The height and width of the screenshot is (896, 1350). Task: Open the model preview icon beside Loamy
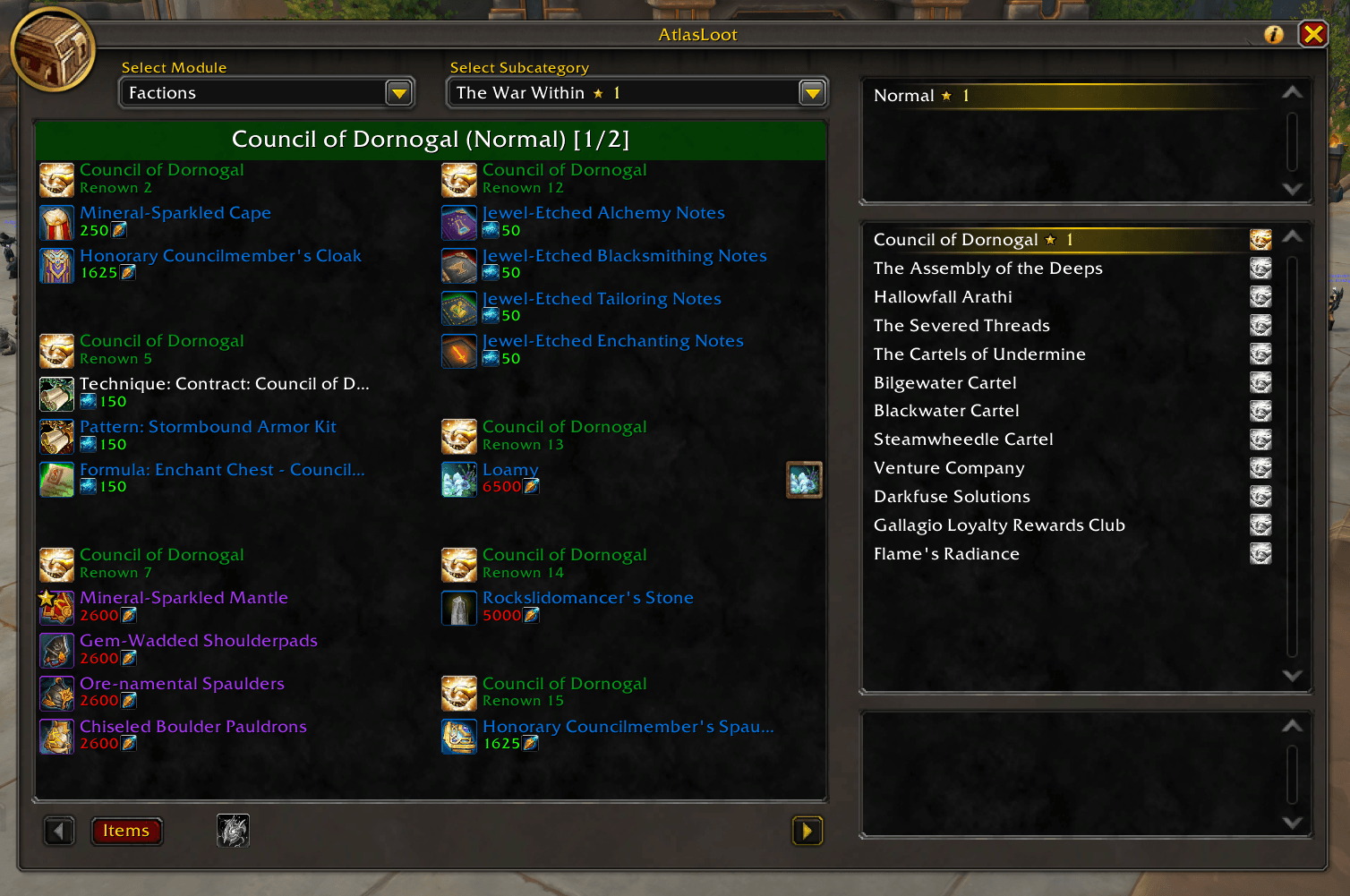803,479
